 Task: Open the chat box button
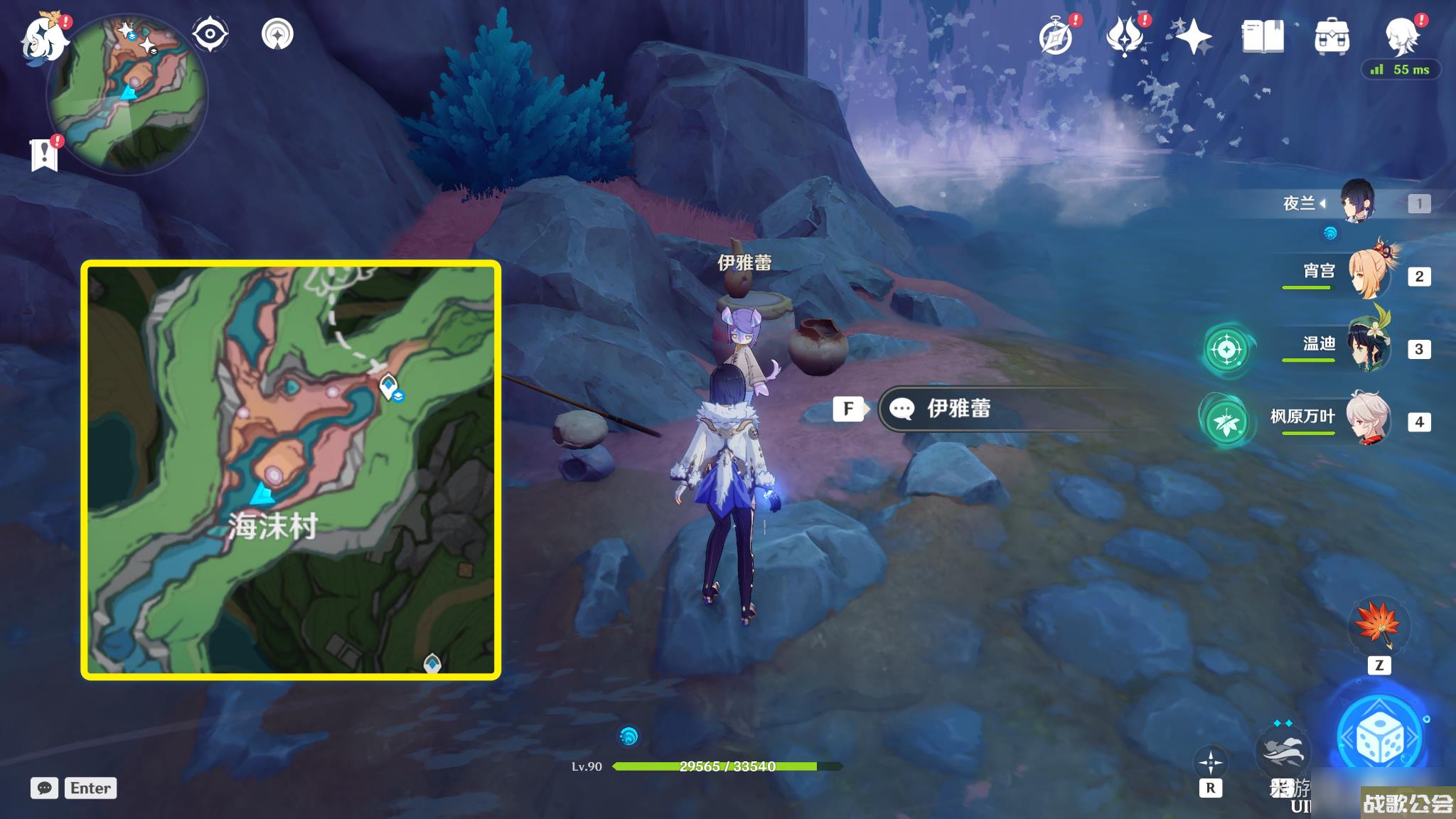pos(44,788)
